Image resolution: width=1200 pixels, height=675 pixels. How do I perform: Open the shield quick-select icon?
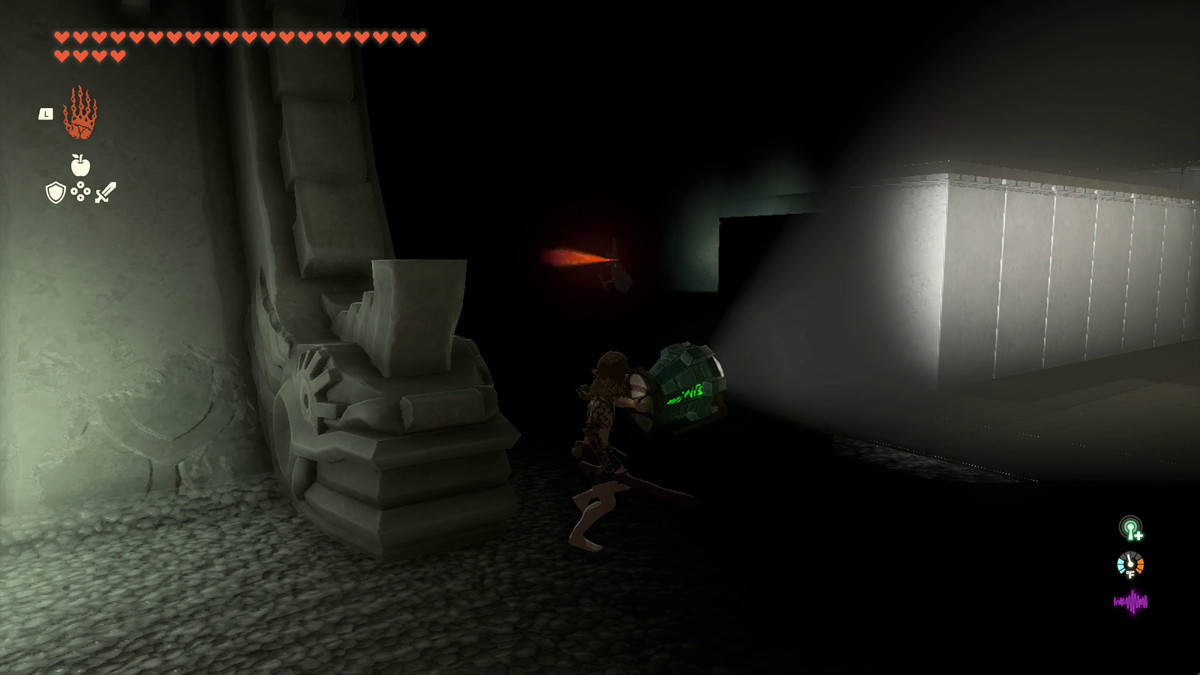pyautogui.click(x=56, y=192)
